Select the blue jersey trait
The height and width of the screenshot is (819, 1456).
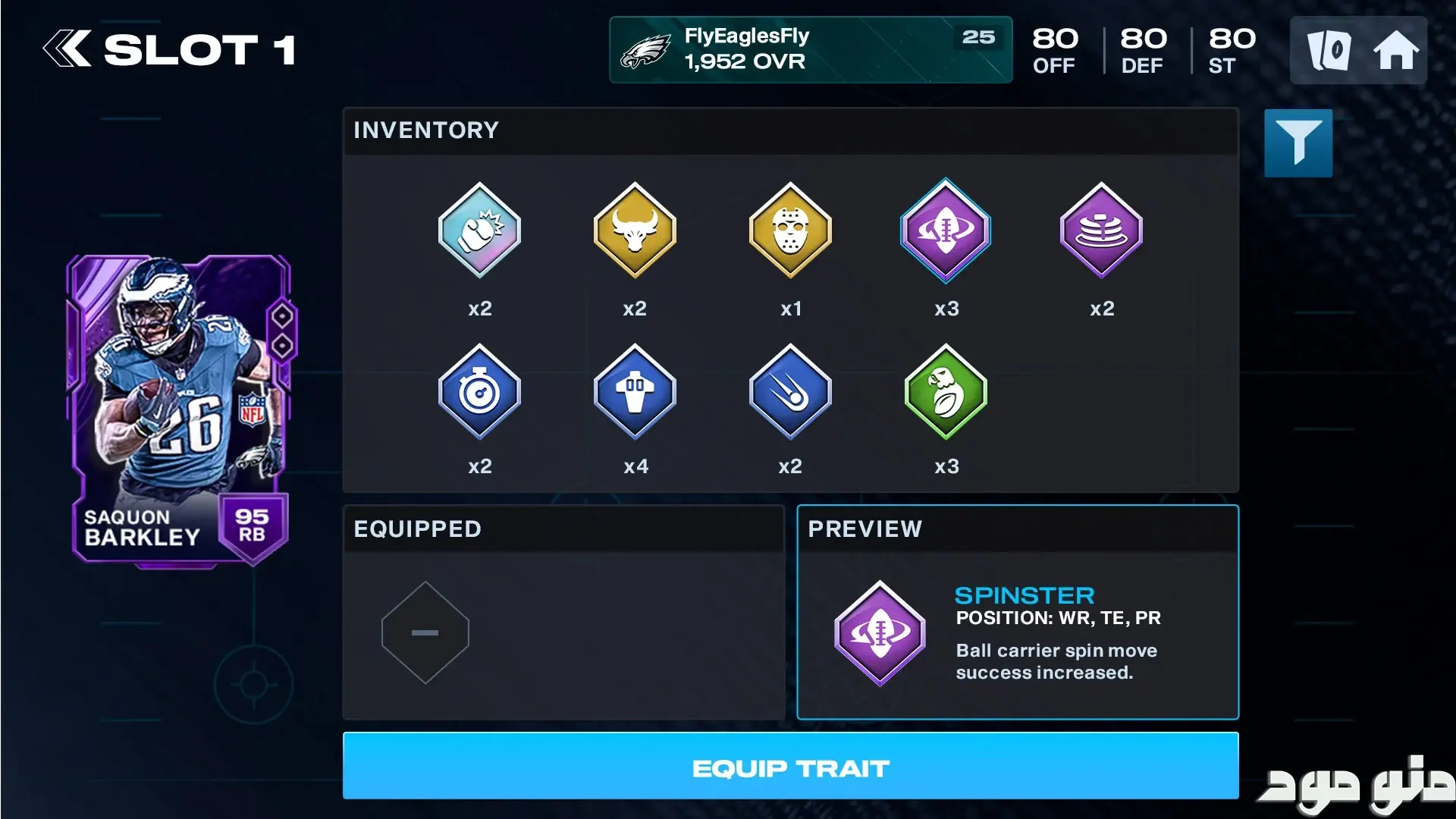[x=635, y=392]
